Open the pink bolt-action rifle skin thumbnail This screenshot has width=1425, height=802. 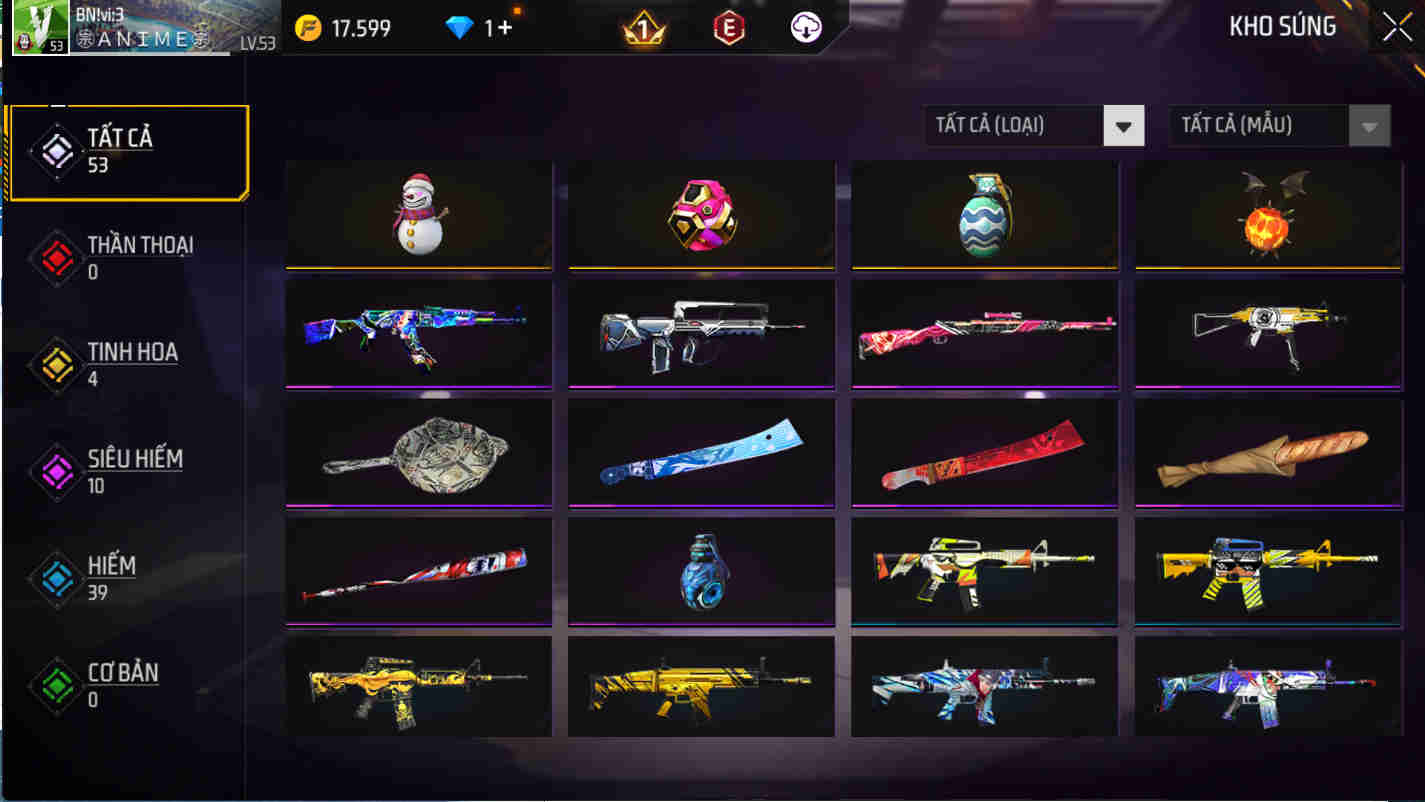[984, 334]
